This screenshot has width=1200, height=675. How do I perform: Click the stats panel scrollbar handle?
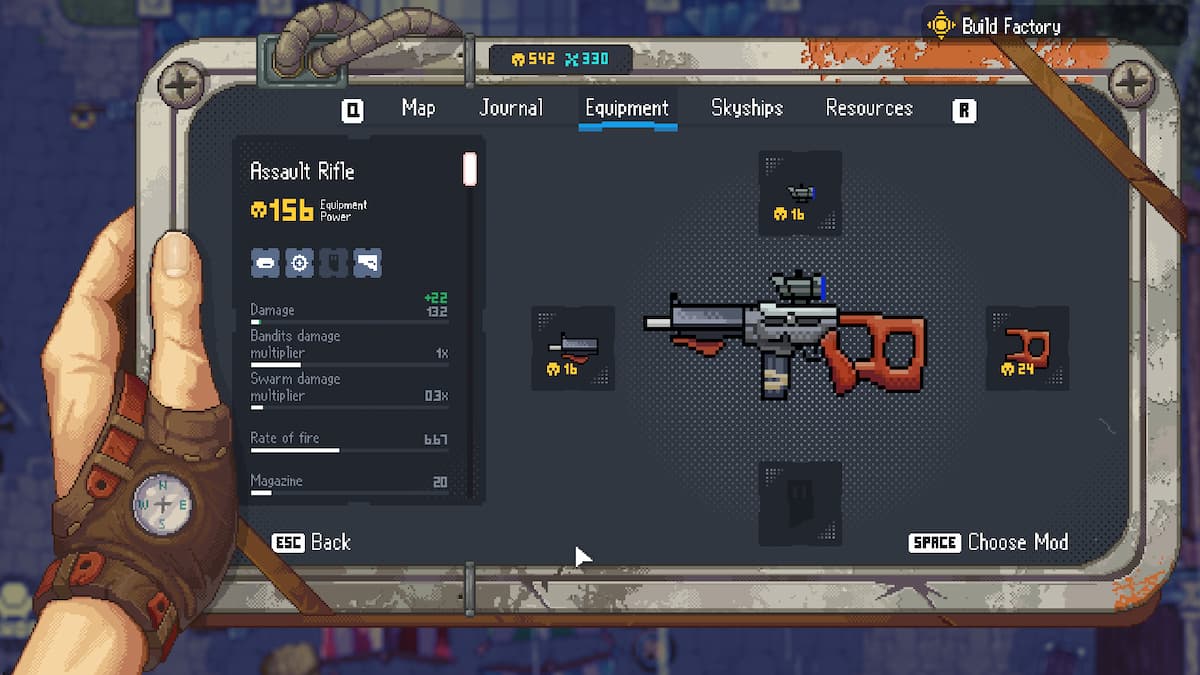coord(469,169)
